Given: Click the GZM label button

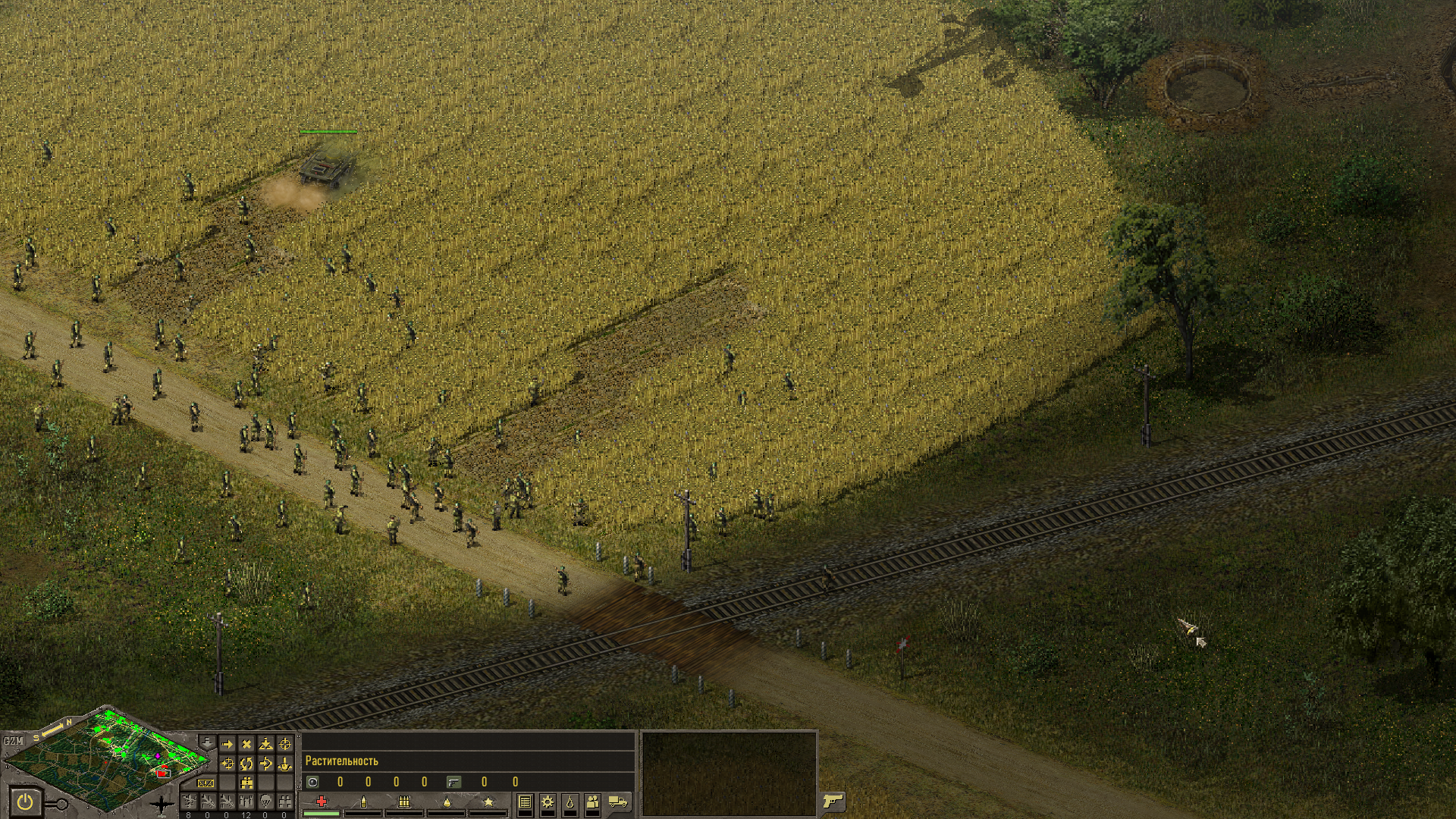Looking at the screenshot, I should coord(14,741).
